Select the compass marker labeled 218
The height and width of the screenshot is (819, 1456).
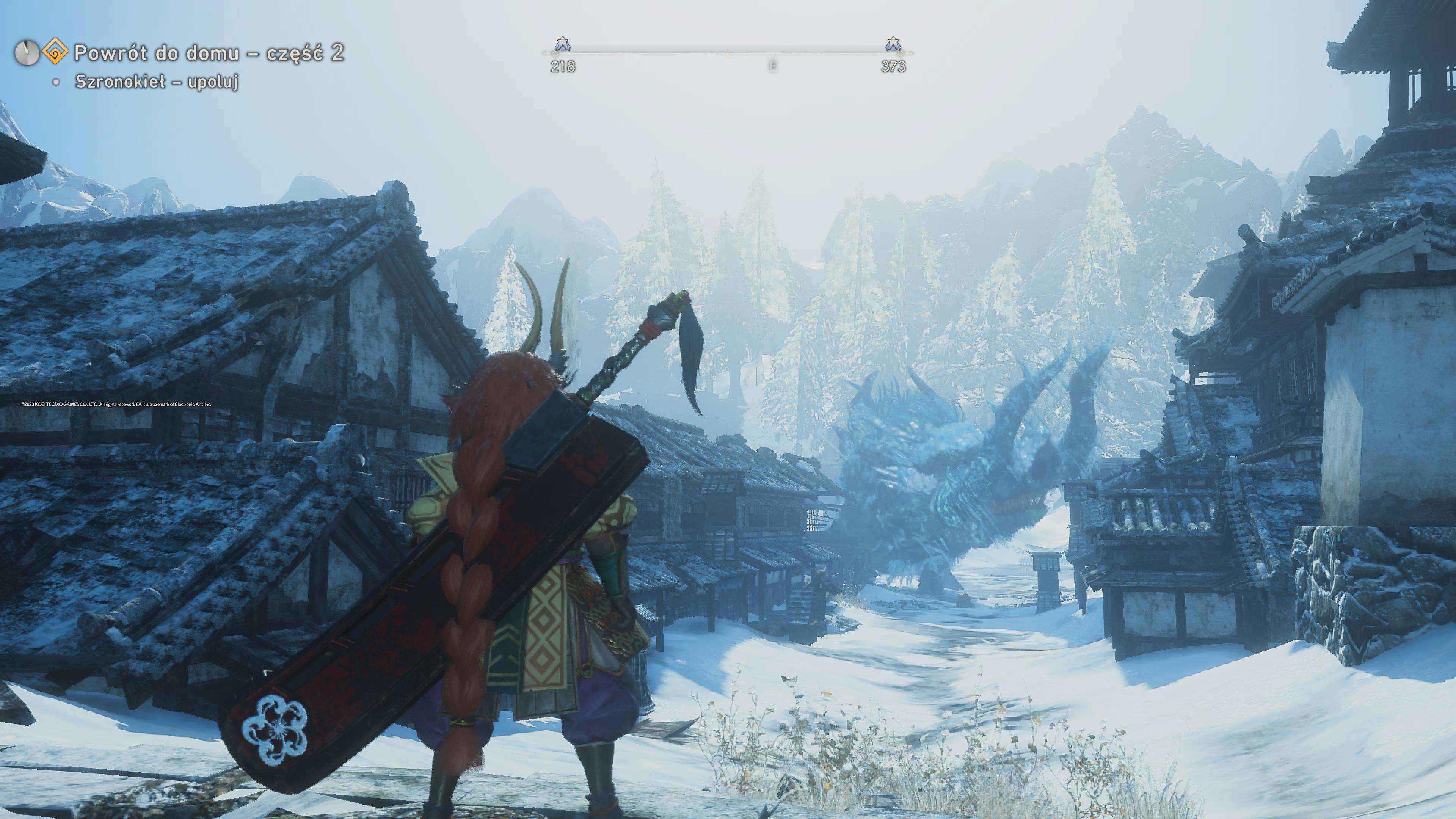(x=562, y=45)
